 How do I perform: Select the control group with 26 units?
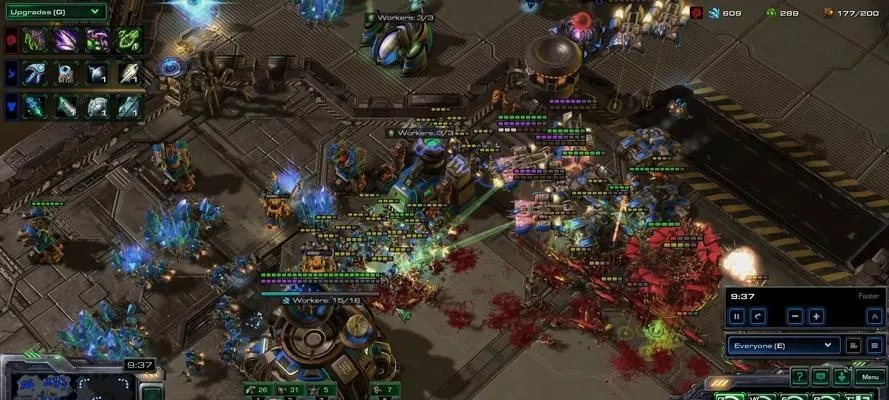258,389
